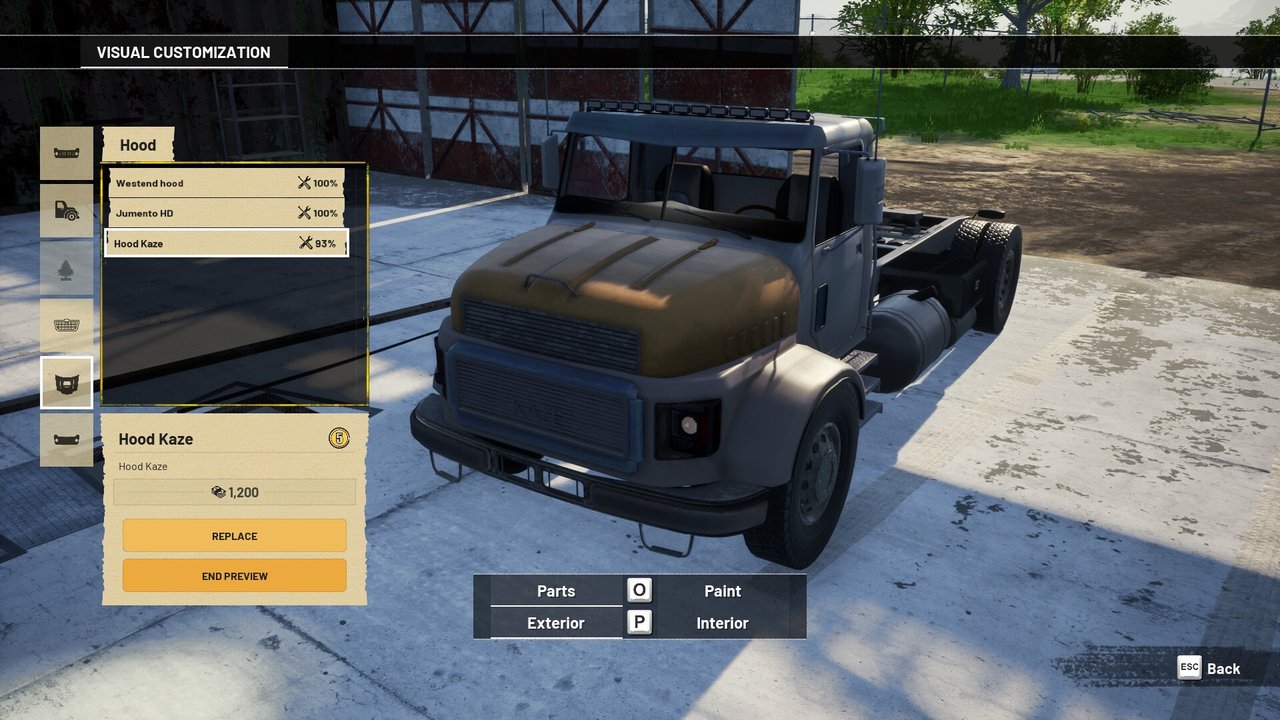The image size is (1280, 720).
Task: Select the Hood Kaze entry
Action: (x=226, y=243)
